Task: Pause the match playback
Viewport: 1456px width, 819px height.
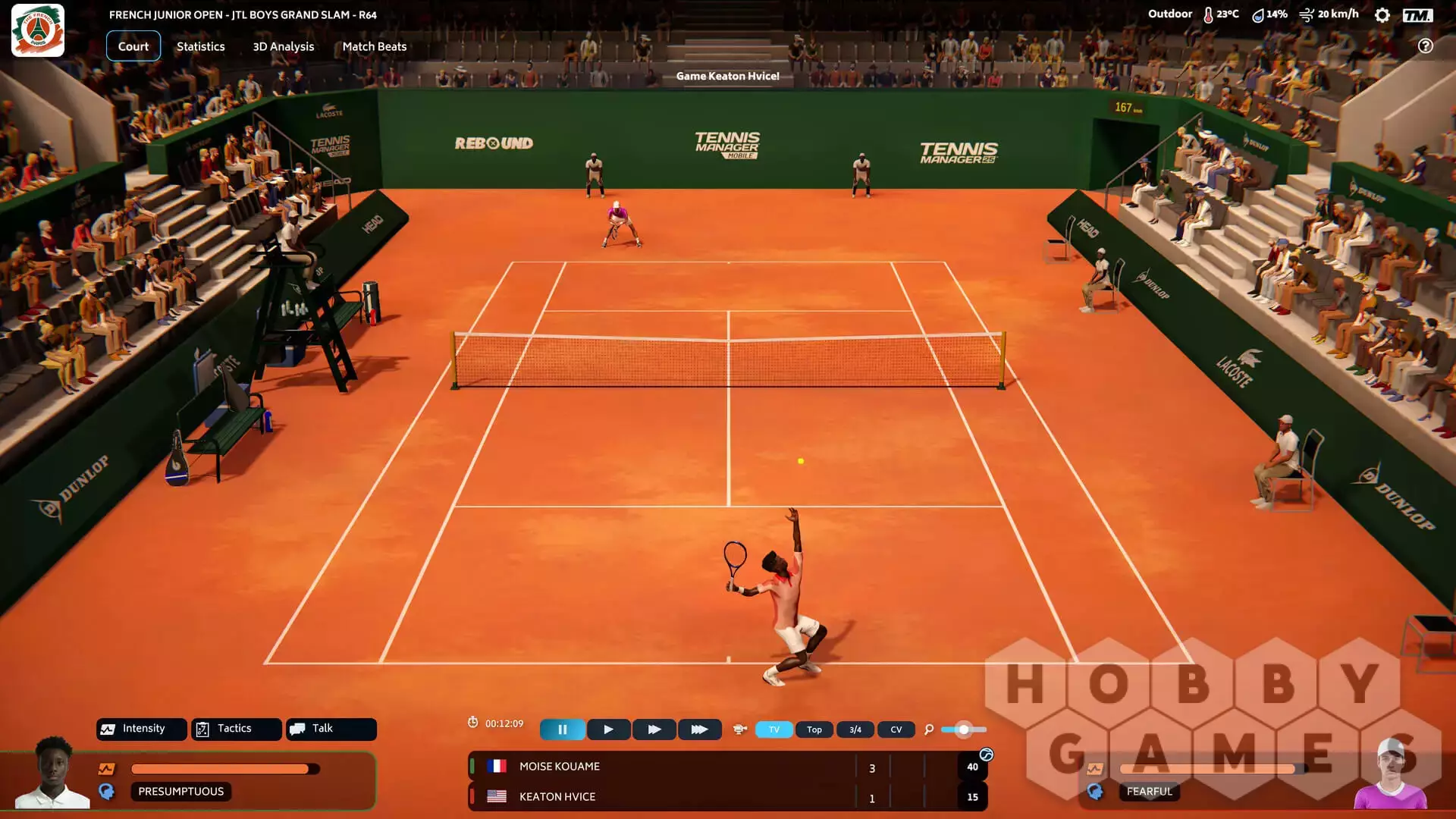Action: (562, 730)
